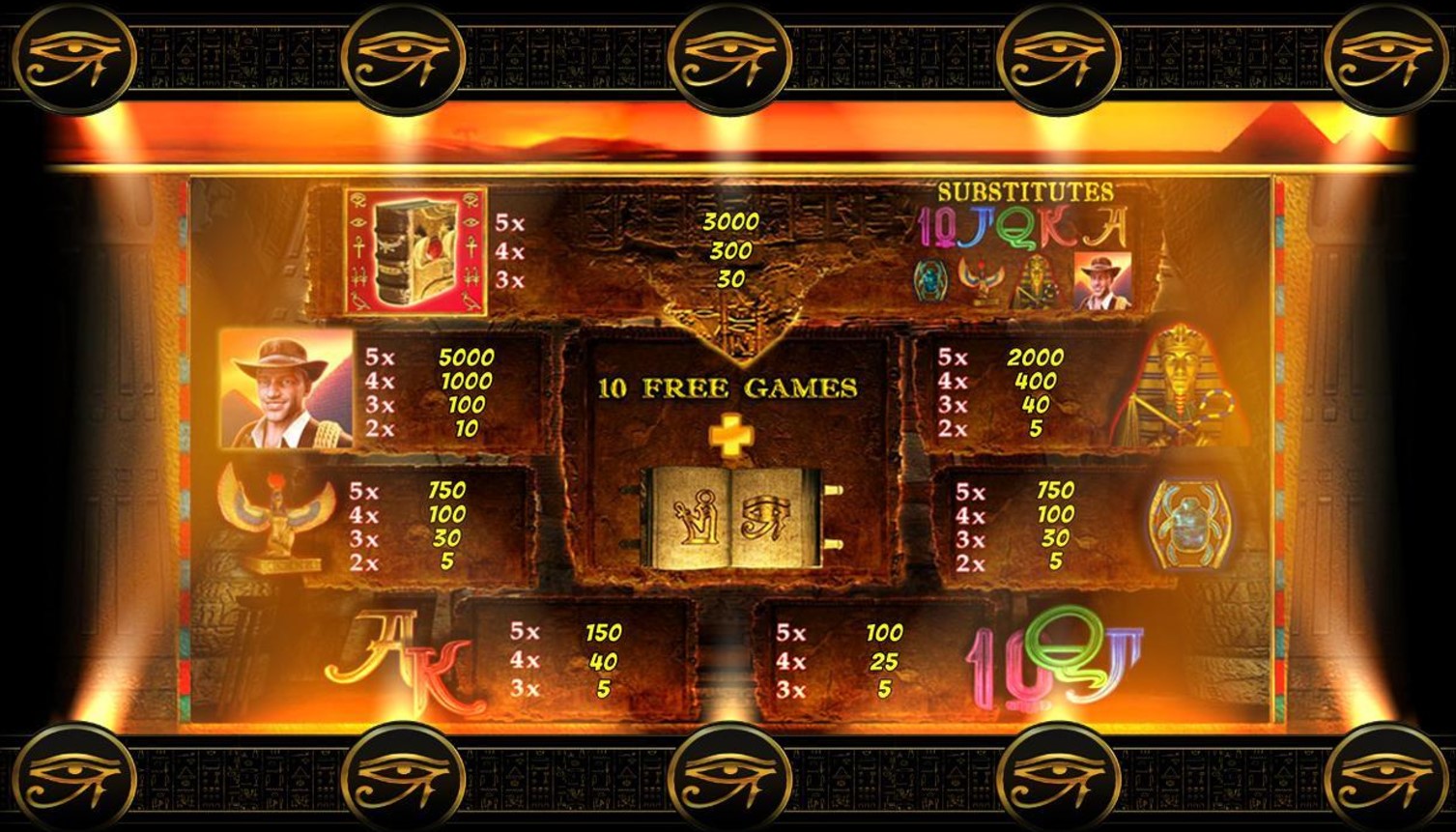Select the Eye of Horus medallion at top center
1456x832 pixels.
click(x=728, y=59)
